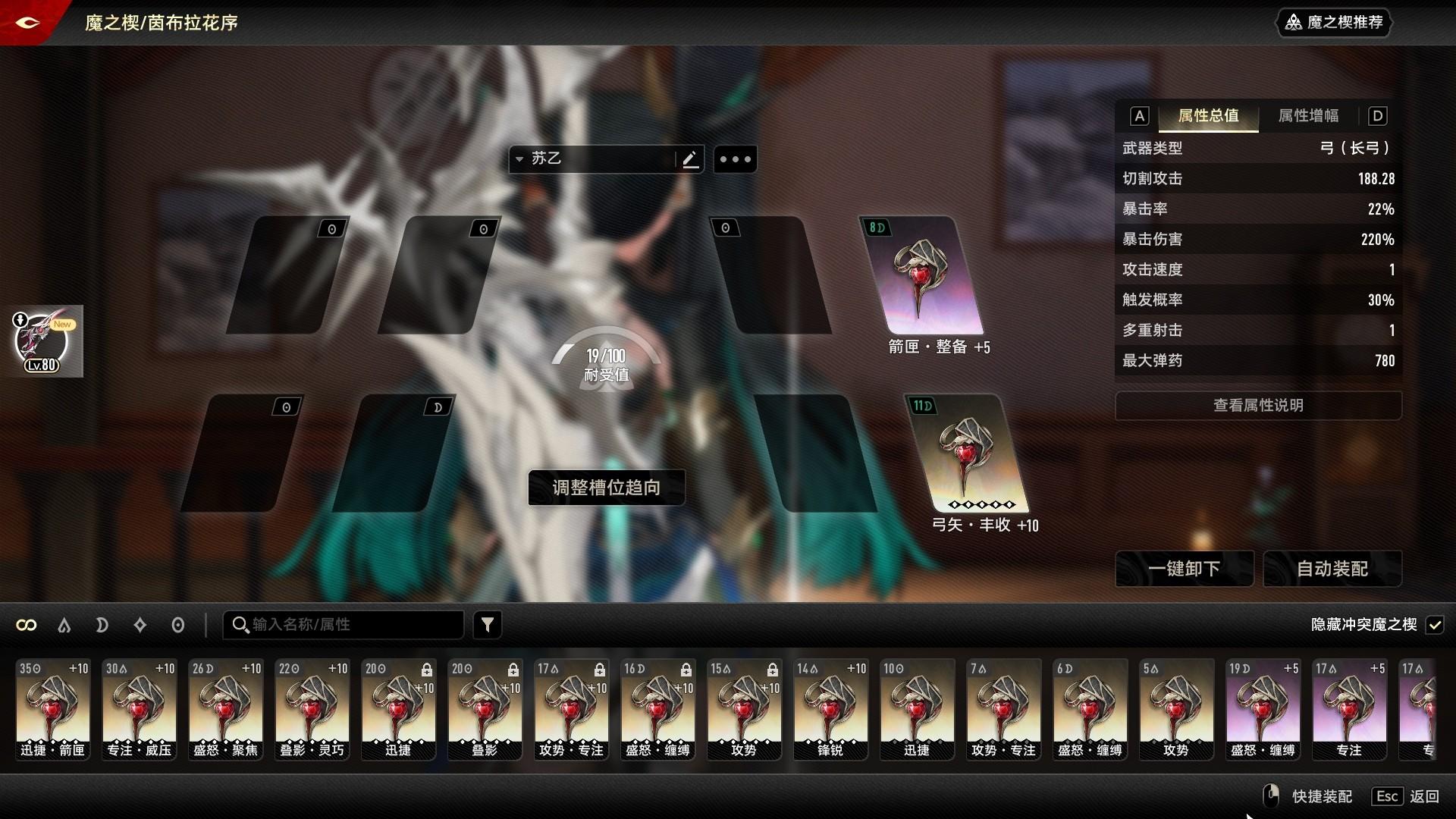The image size is (1456, 819).
Task: Pick the 专注·威压 wedge card
Action: pyautogui.click(x=139, y=709)
